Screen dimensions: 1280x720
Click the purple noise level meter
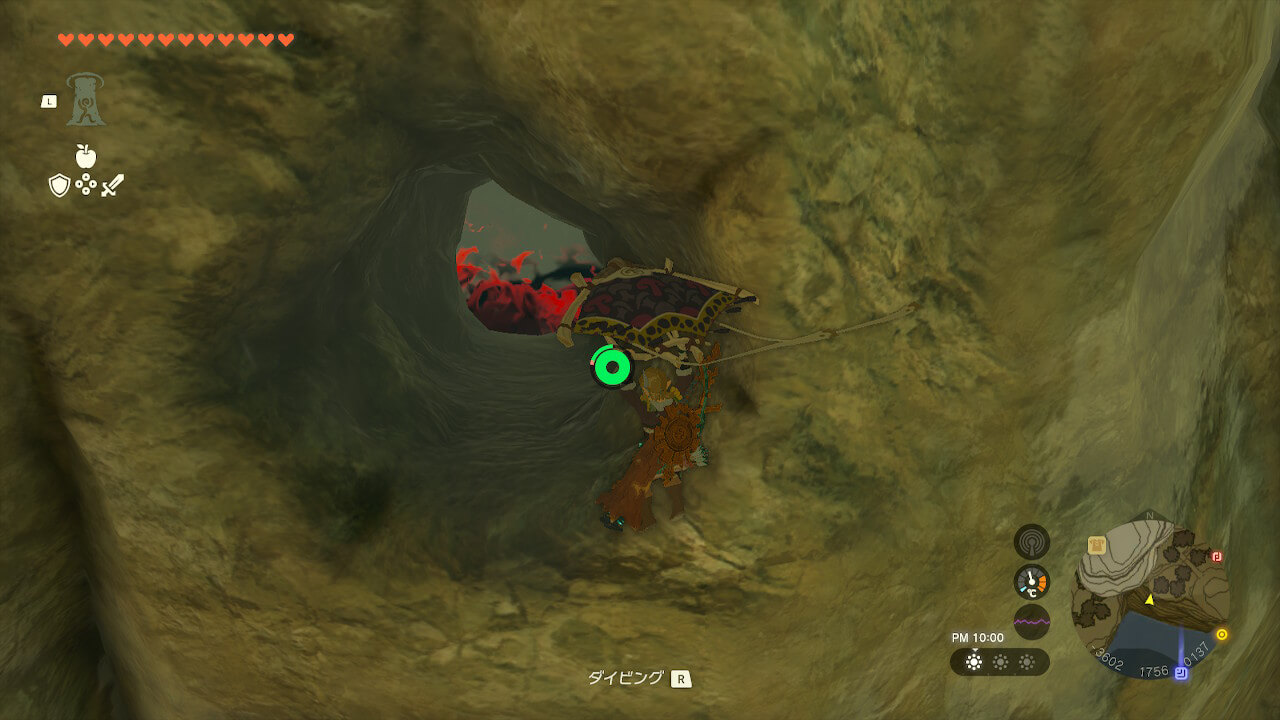[x=1032, y=622]
